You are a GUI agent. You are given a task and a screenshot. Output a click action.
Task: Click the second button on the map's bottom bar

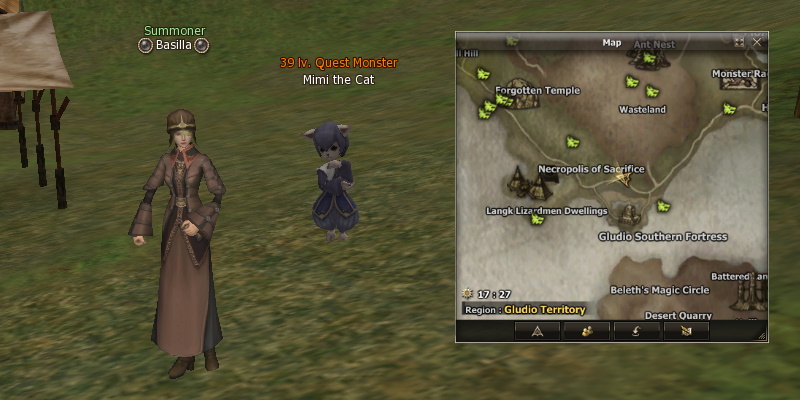(x=587, y=331)
